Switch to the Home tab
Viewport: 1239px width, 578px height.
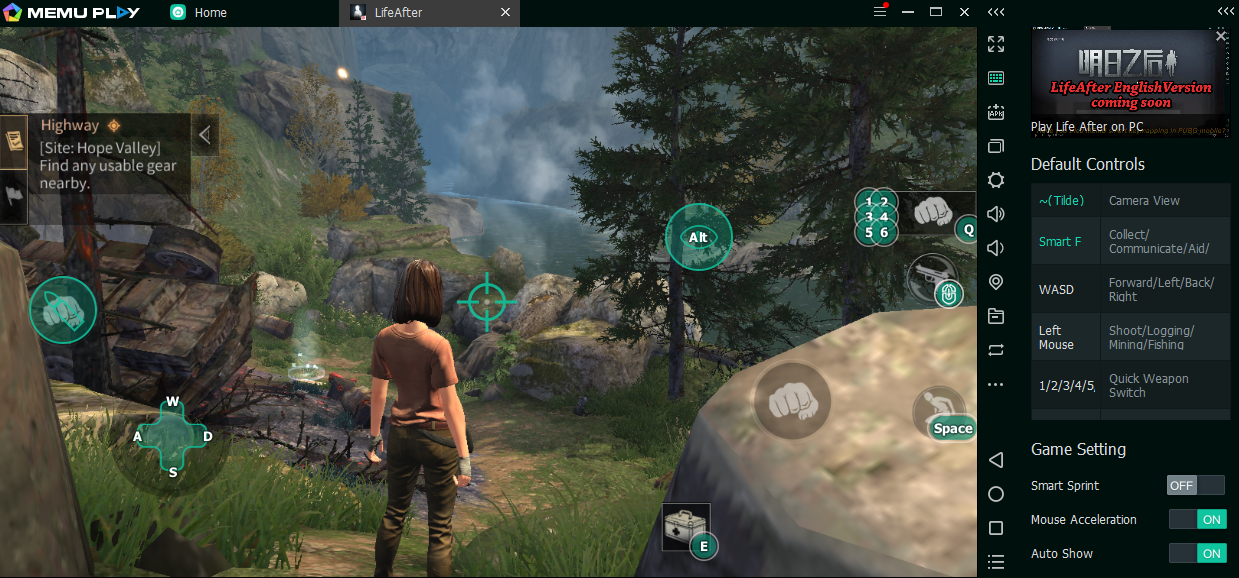[x=210, y=13]
